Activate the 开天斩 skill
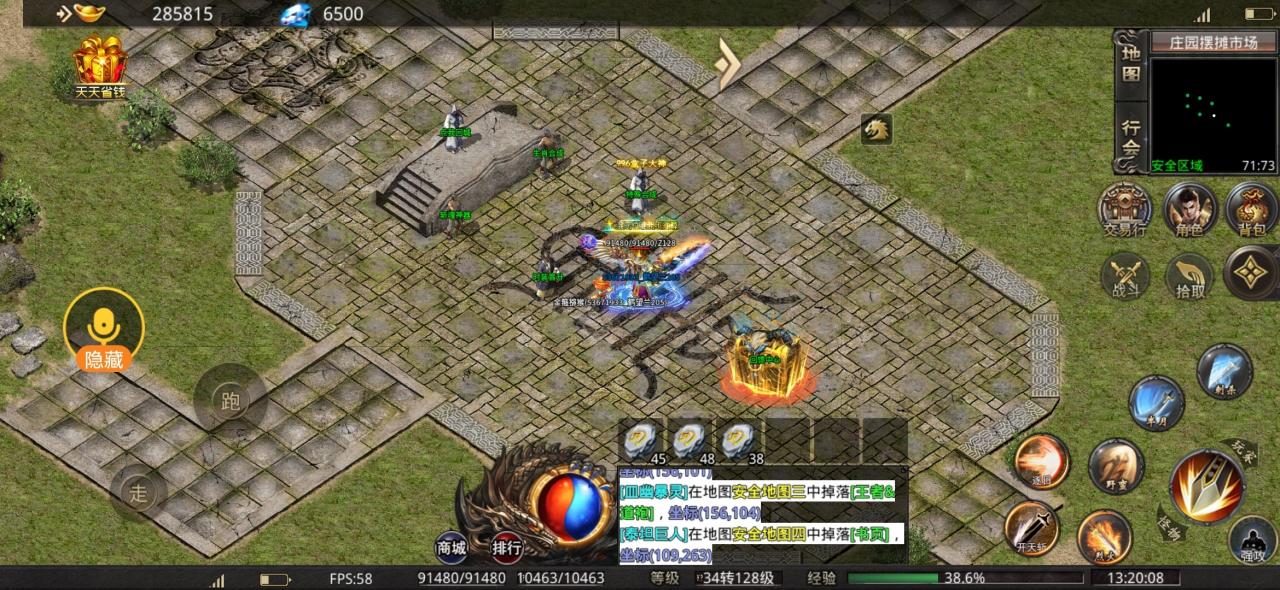Image resolution: width=1280 pixels, height=590 pixels. (1031, 527)
